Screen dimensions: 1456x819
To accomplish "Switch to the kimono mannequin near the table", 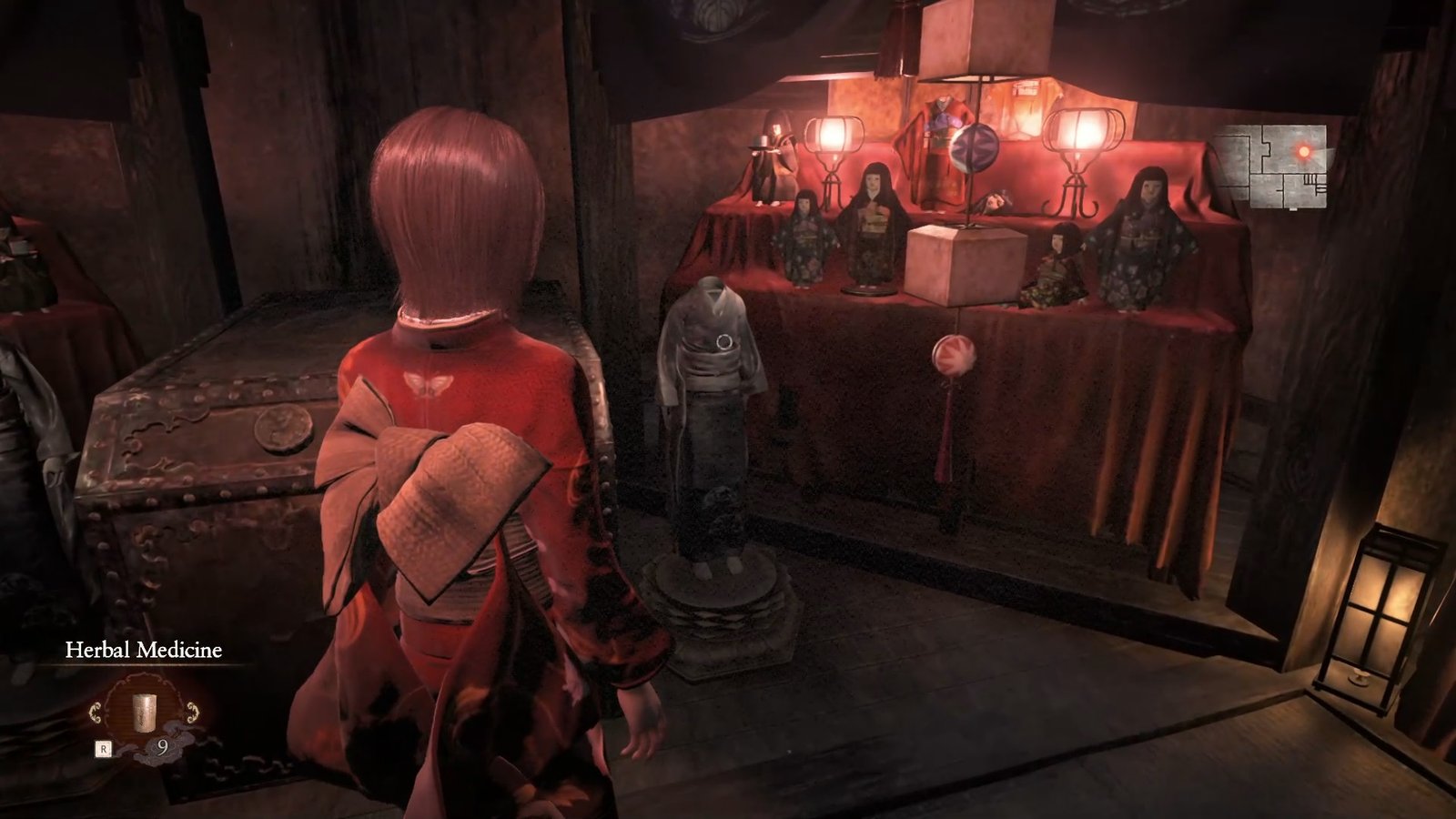I will (x=716, y=391).
